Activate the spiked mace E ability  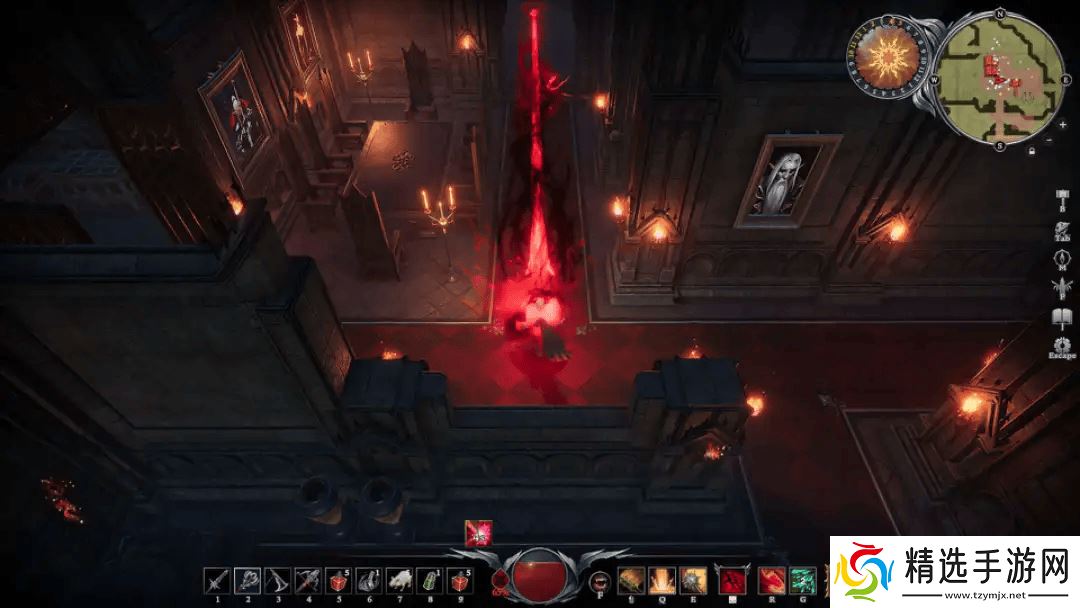(x=690, y=580)
